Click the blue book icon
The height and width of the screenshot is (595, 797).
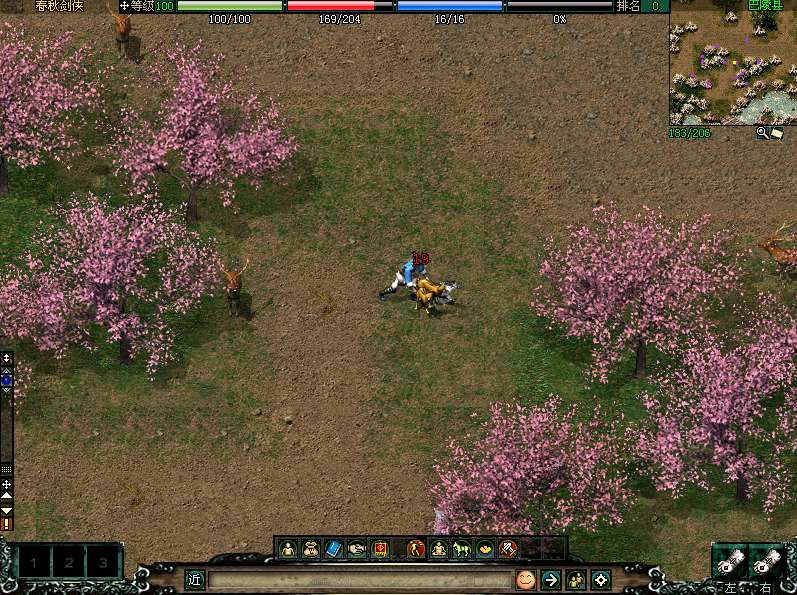click(x=334, y=548)
